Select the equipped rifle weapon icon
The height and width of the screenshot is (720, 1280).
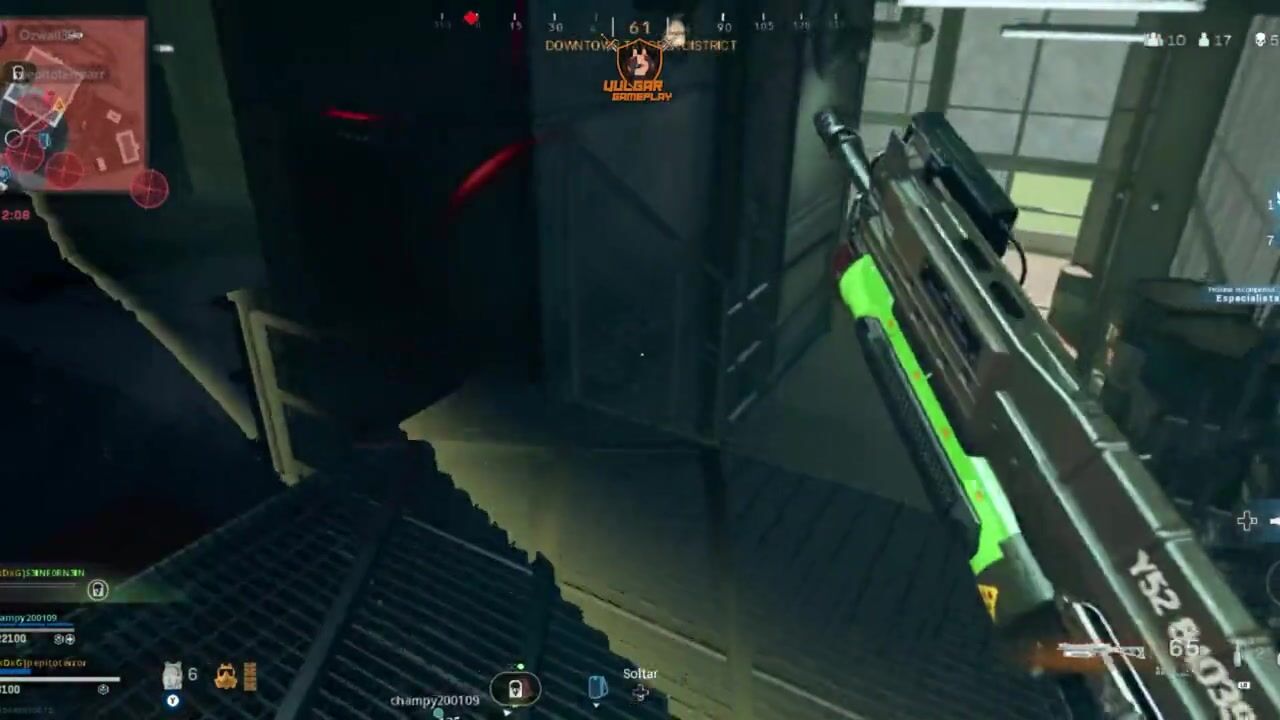[x=1102, y=653]
